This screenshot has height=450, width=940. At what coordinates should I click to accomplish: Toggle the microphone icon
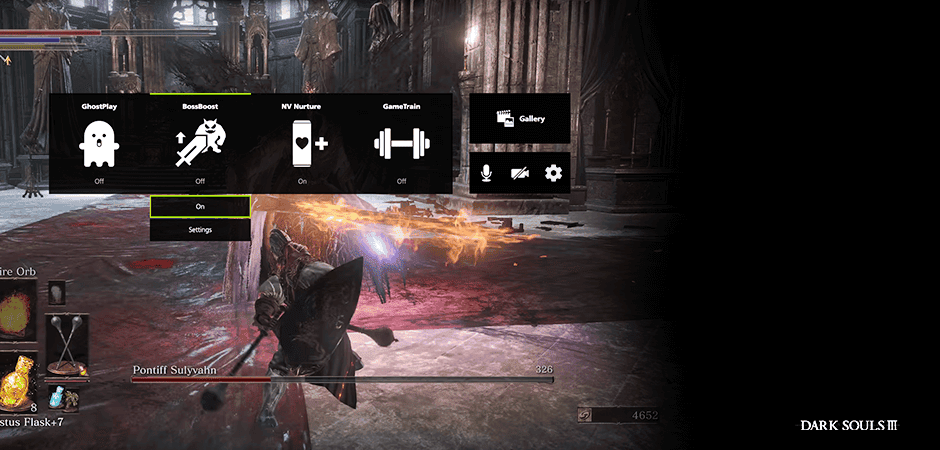click(486, 173)
